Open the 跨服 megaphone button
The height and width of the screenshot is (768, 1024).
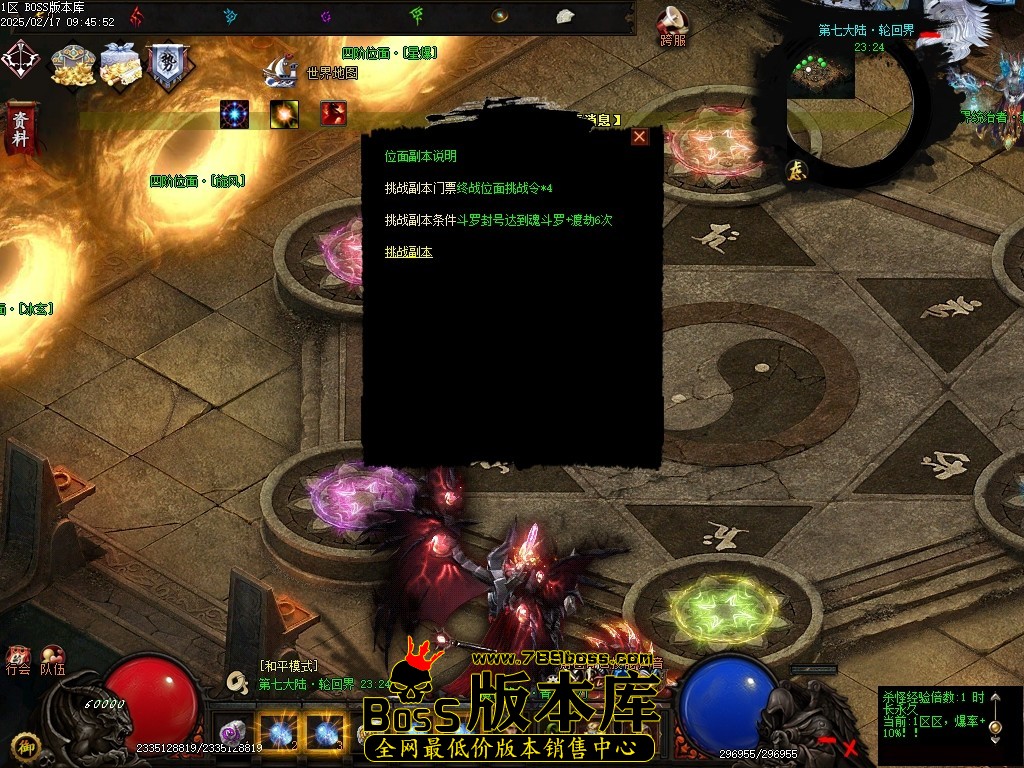673,26
